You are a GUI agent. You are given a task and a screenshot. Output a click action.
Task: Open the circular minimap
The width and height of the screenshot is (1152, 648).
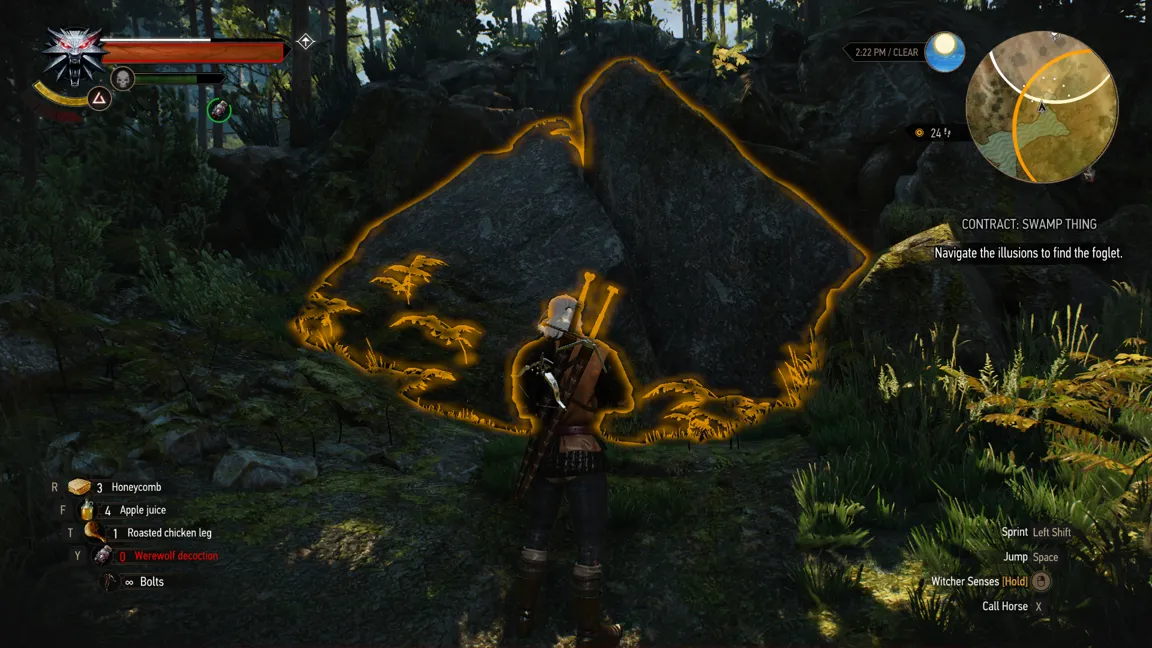pyautogui.click(x=1041, y=107)
